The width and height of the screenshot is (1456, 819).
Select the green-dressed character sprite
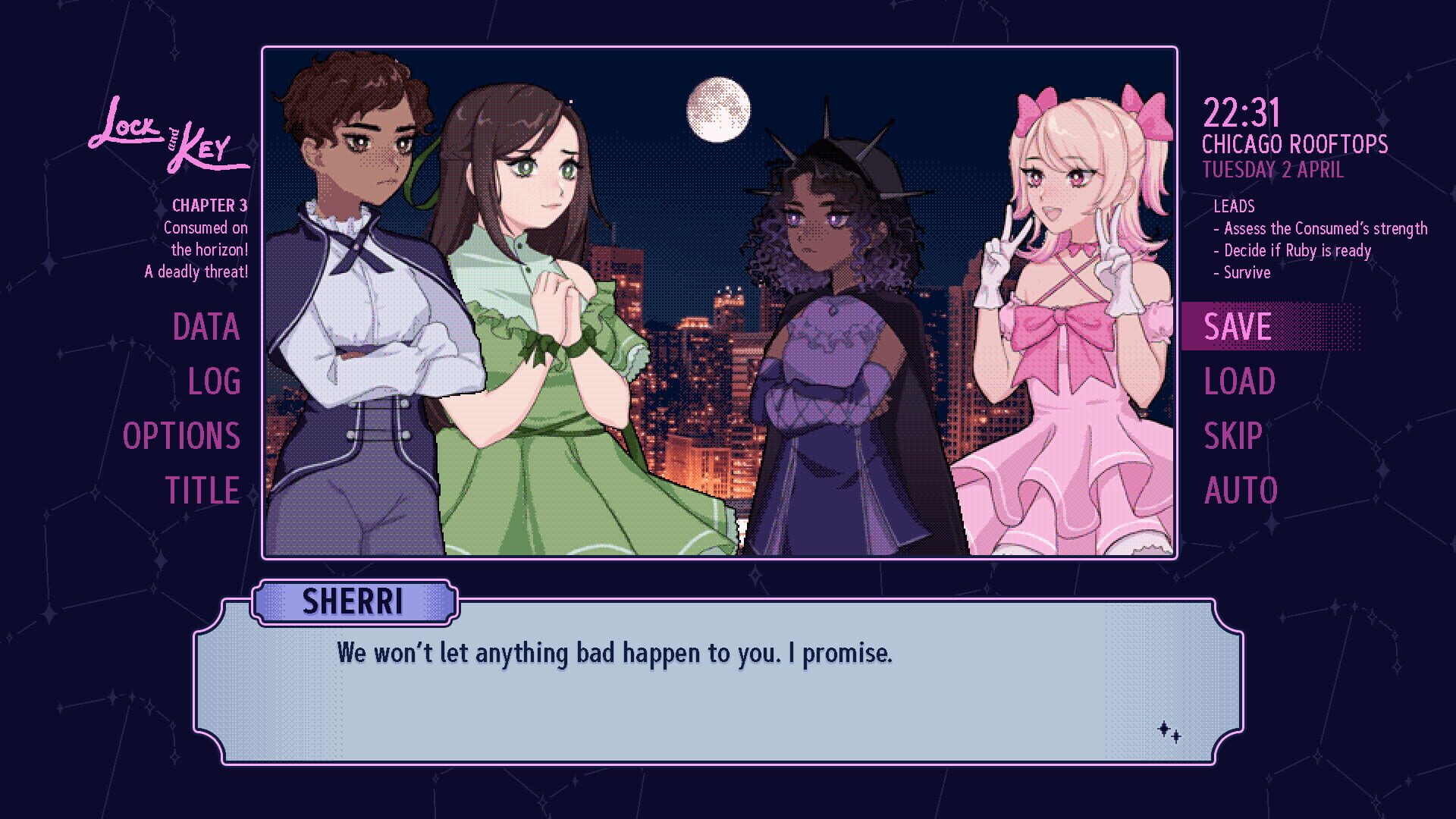click(x=546, y=303)
